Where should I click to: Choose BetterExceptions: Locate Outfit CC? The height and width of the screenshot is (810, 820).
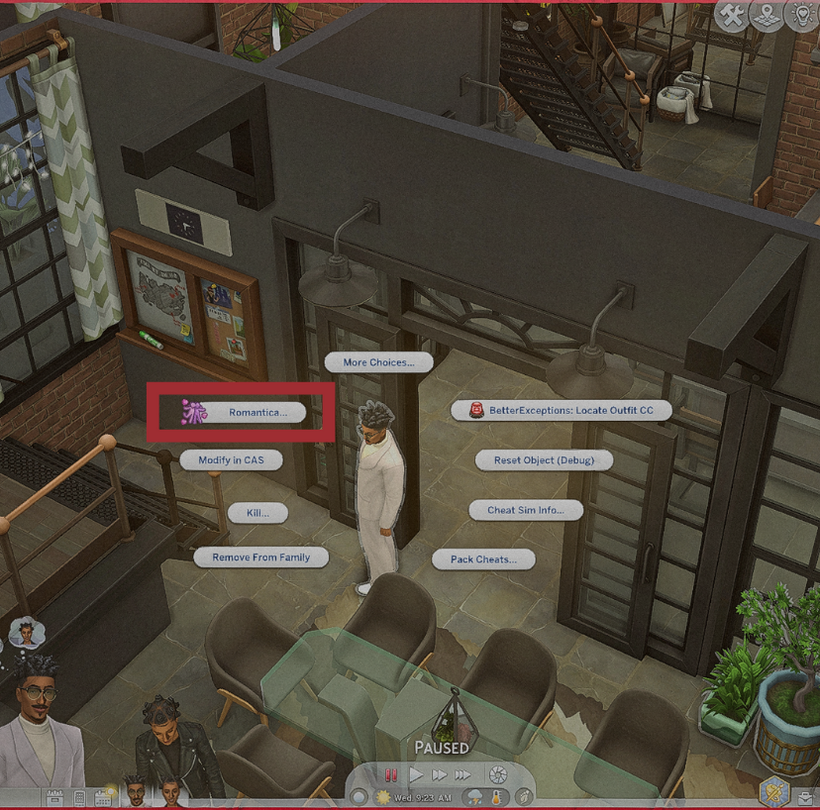pyautogui.click(x=560, y=410)
